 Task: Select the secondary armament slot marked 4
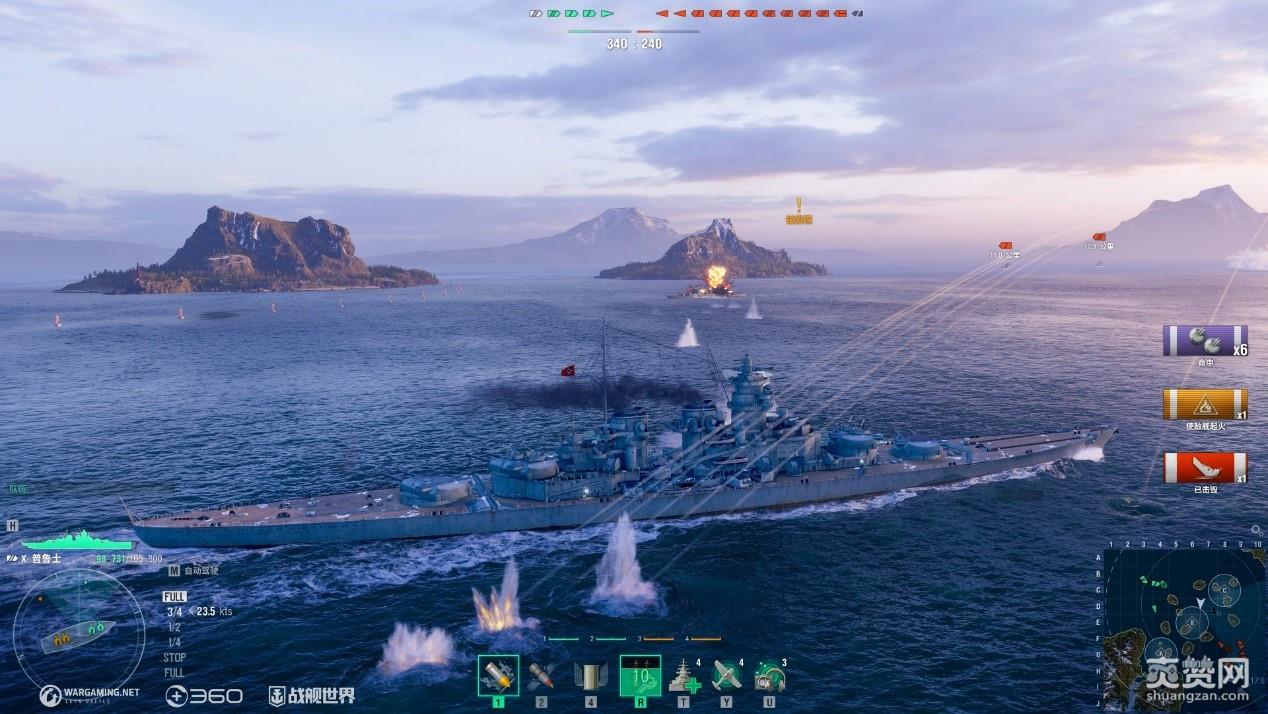590,675
